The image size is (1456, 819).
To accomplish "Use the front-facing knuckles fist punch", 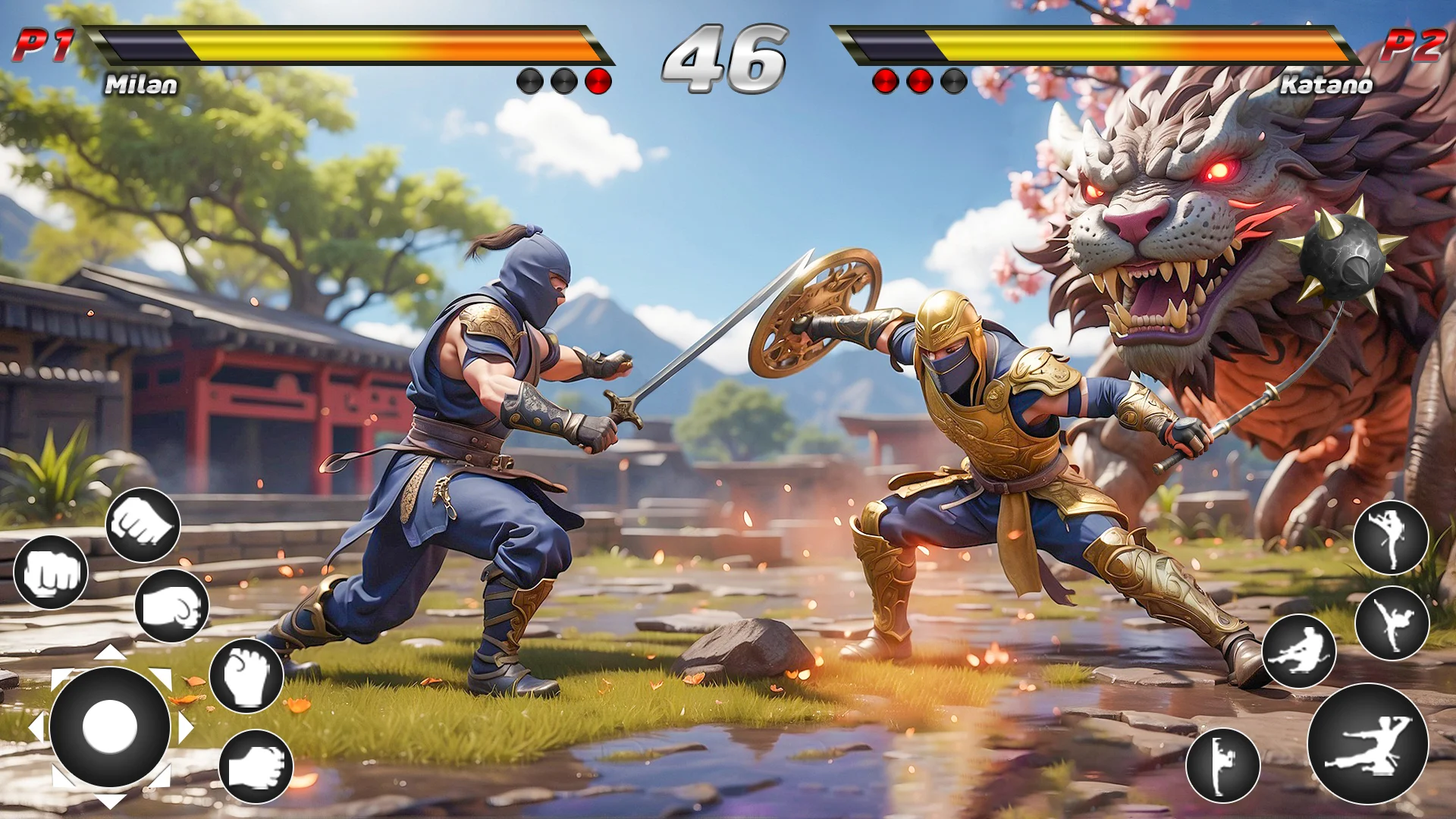I will click(51, 573).
